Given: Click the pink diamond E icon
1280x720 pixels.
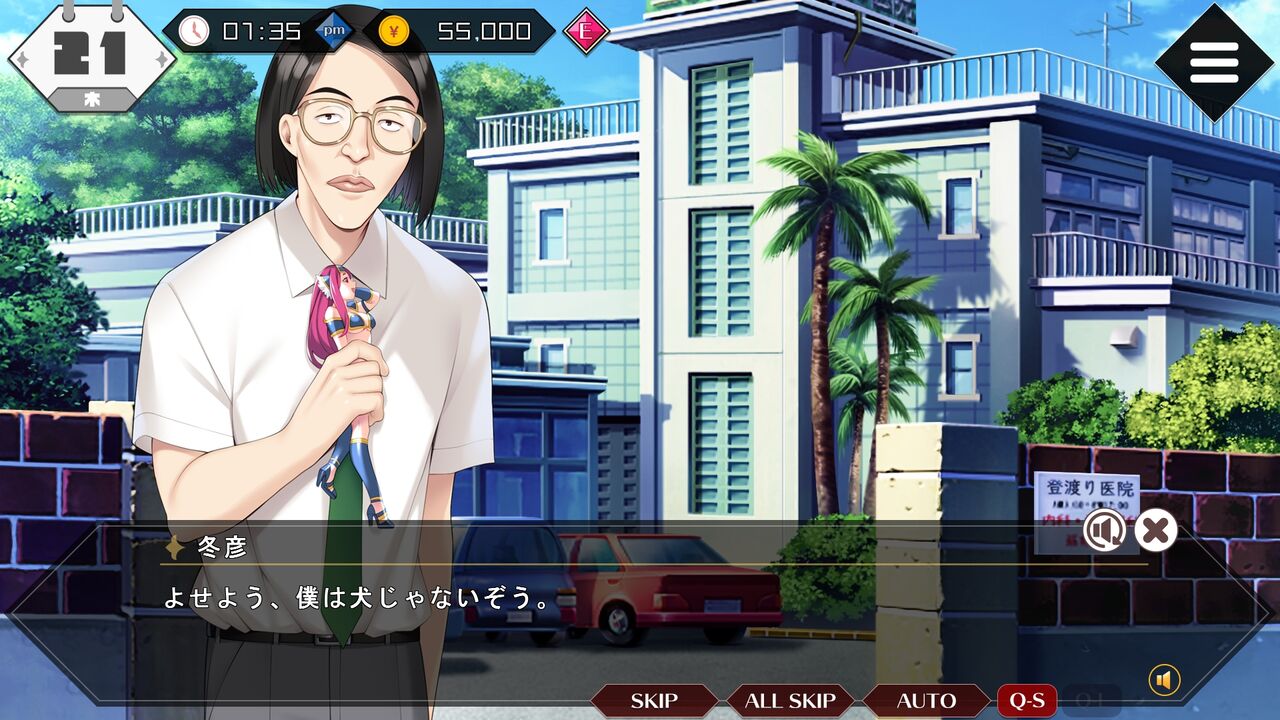Looking at the screenshot, I should pos(586,32).
